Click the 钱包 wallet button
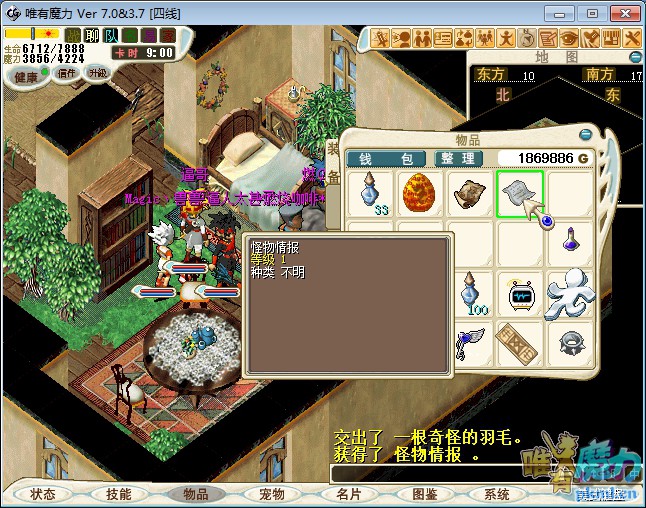This screenshot has height=508, width=646. click(x=386, y=158)
